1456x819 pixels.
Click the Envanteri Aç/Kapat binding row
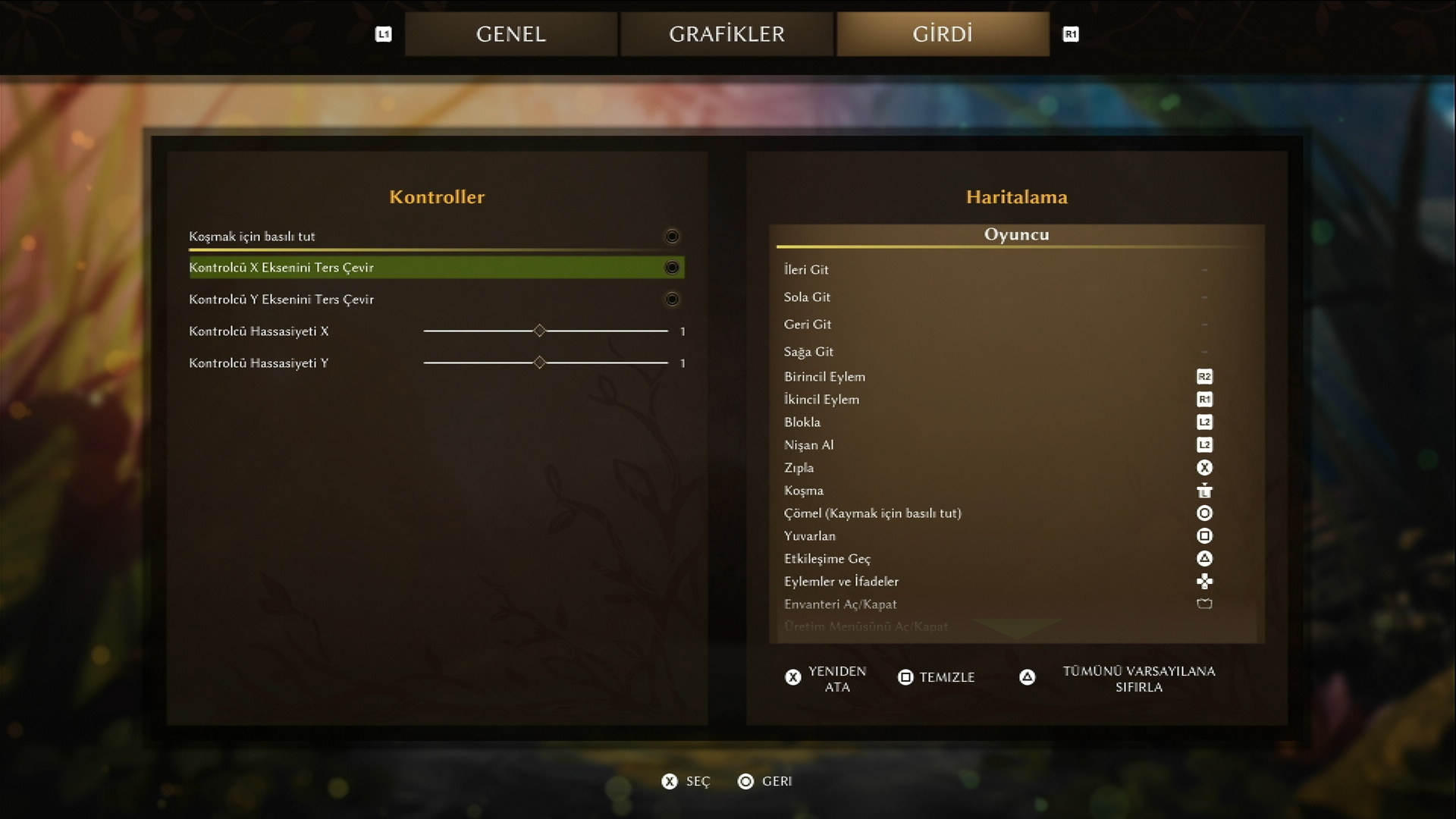(1016, 604)
